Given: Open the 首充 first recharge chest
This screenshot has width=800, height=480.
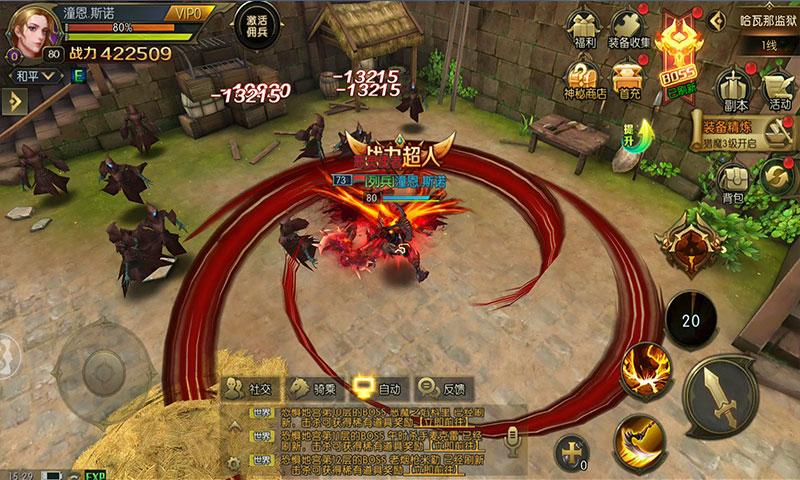Looking at the screenshot, I should (x=629, y=77).
